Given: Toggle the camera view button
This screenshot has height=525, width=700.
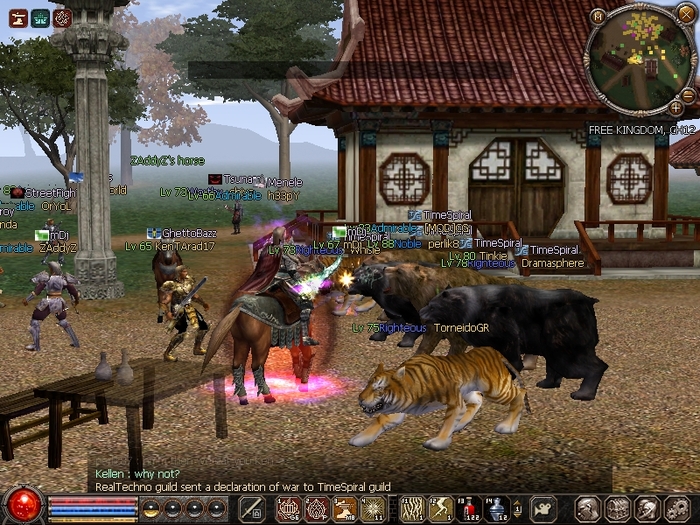Looking at the screenshot, I should tap(543, 509).
